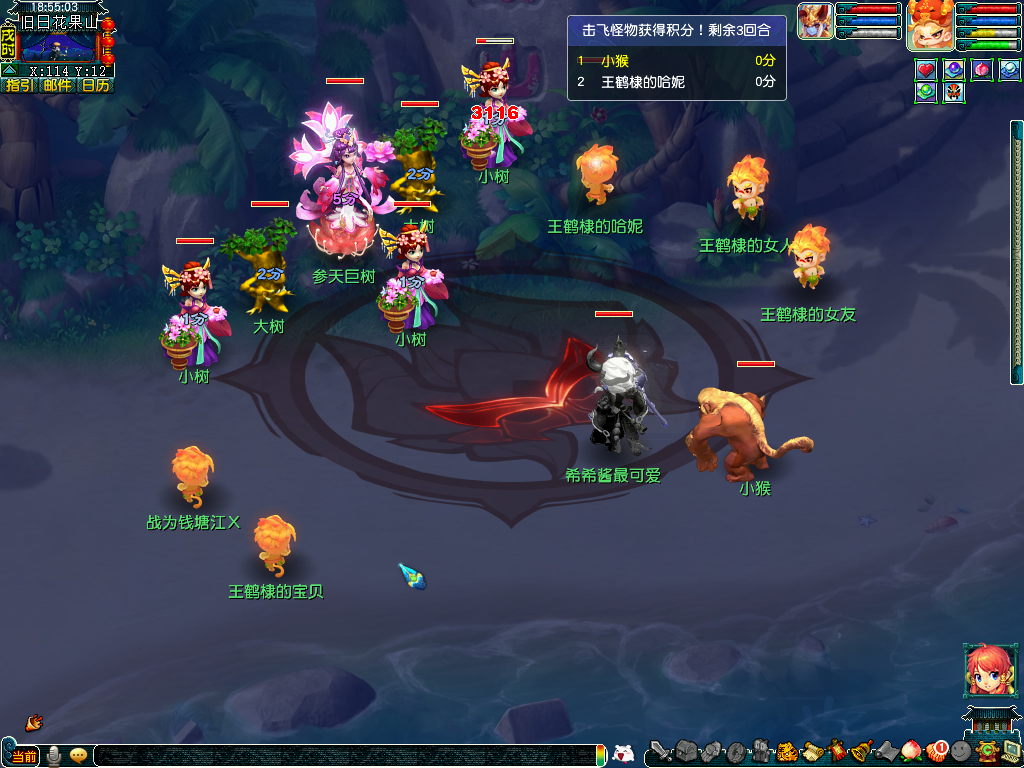
Task: Collapse the minimap with the triangle arrow
Action: pos(9,70)
